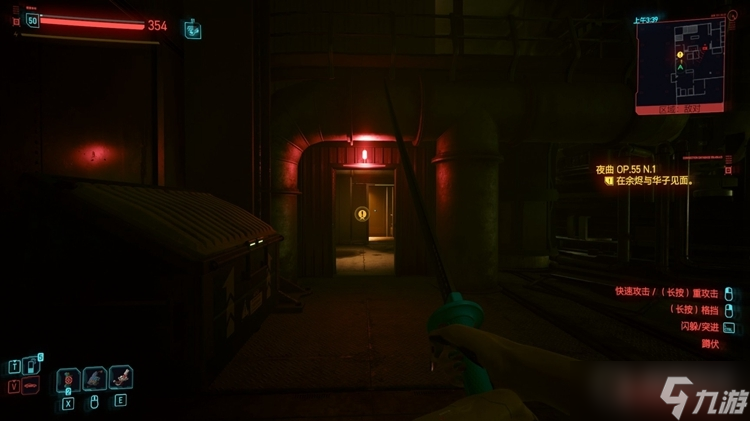750x421 pixels.
Task: Select the objective "在余烬与华子见面"
Action: [x=655, y=182]
